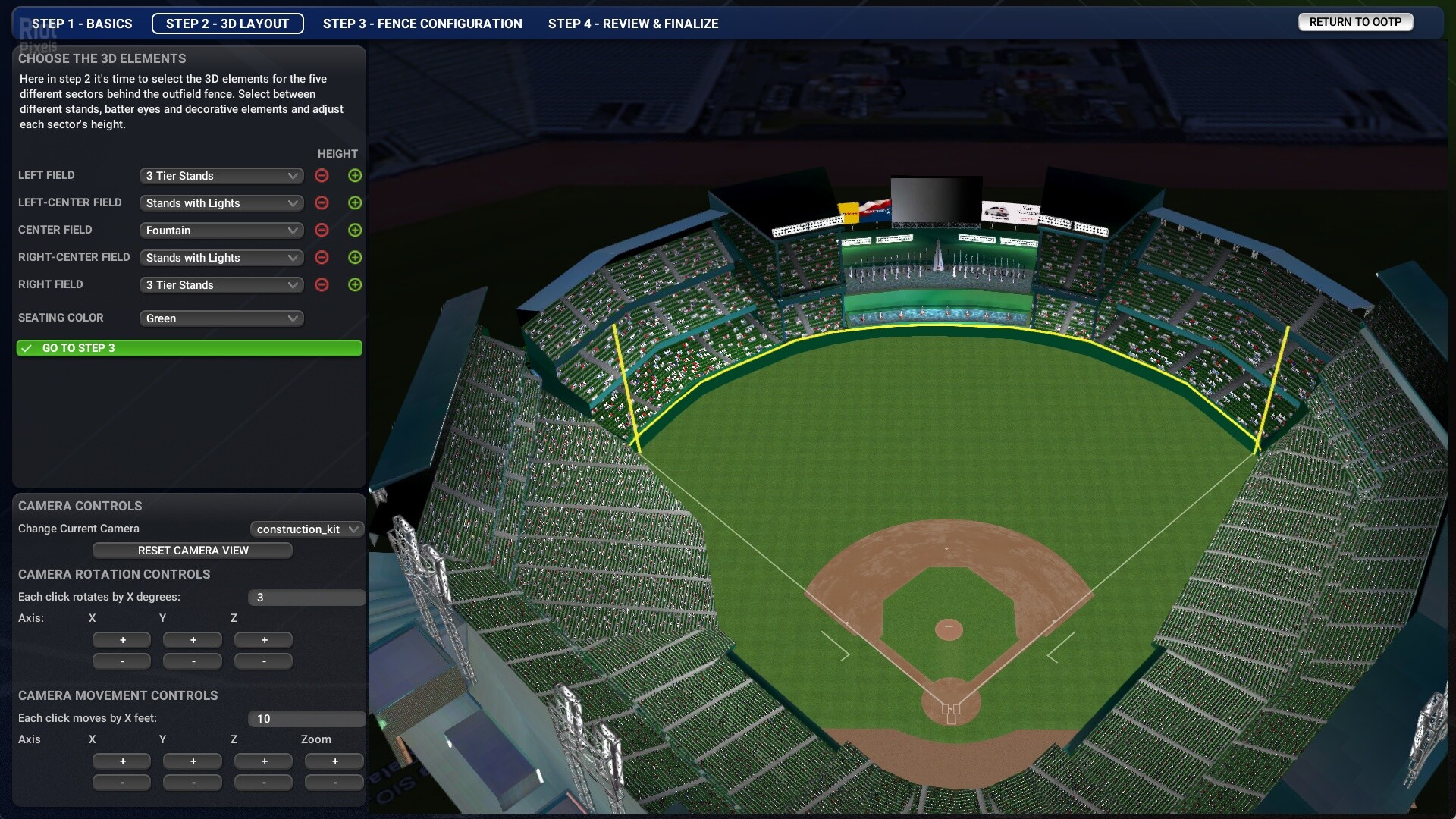Switch to Step 1 - Basics tab

[82, 24]
